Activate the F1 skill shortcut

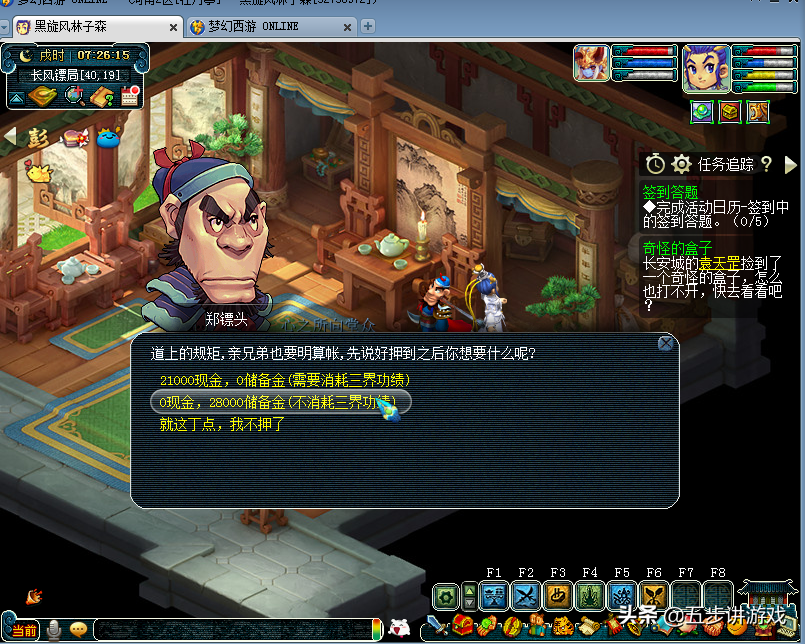(x=494, y=597)
